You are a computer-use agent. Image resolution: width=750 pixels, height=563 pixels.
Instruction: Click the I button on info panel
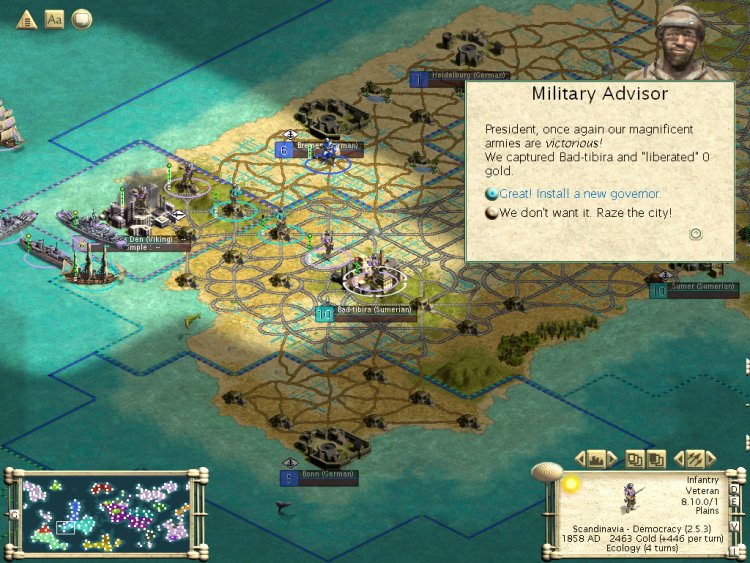point(734,550)
